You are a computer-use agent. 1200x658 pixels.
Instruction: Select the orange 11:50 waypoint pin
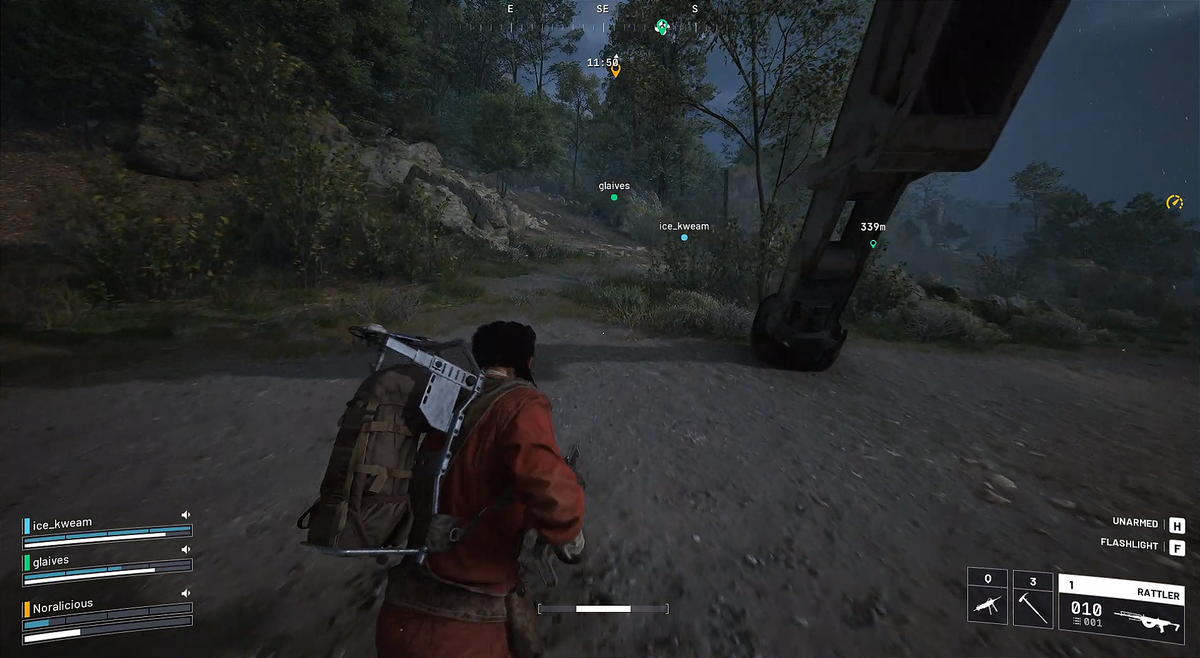pyautogui.click(x=615, y=71)
